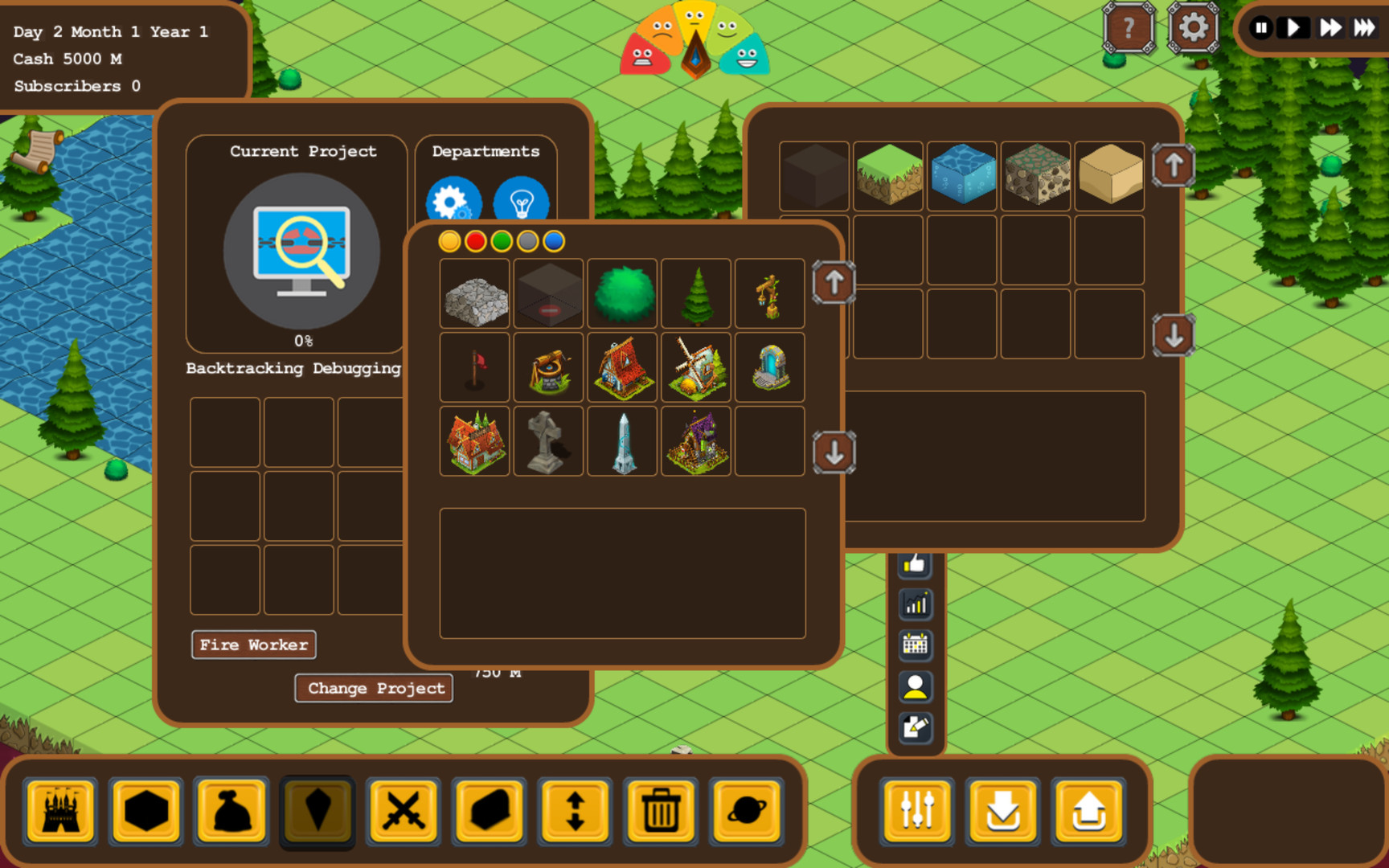Screen dimensions: 1389x868
Task: Select the crossed swords tool
Action: 404,812
